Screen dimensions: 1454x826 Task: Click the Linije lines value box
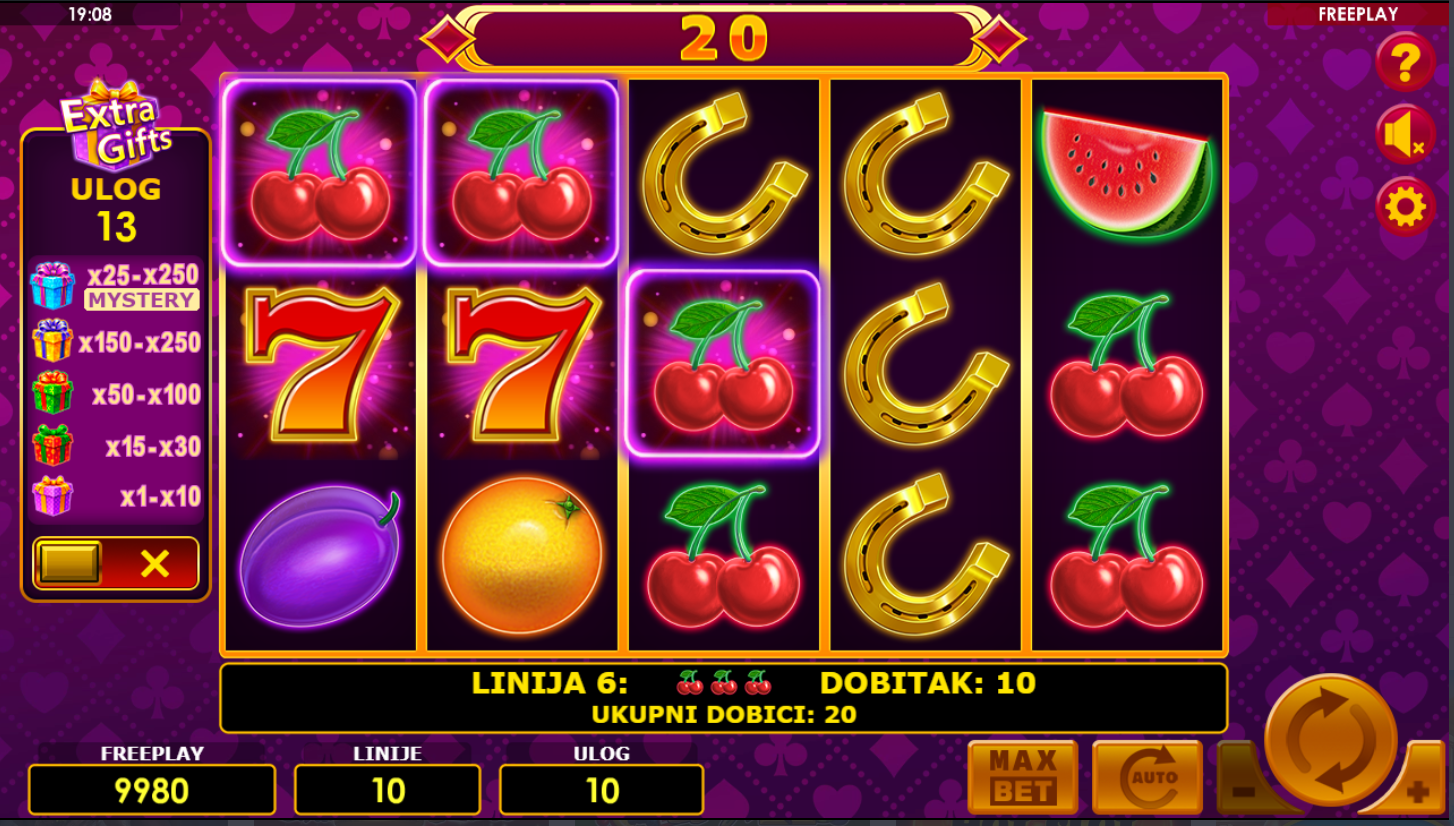click(387, 790)
